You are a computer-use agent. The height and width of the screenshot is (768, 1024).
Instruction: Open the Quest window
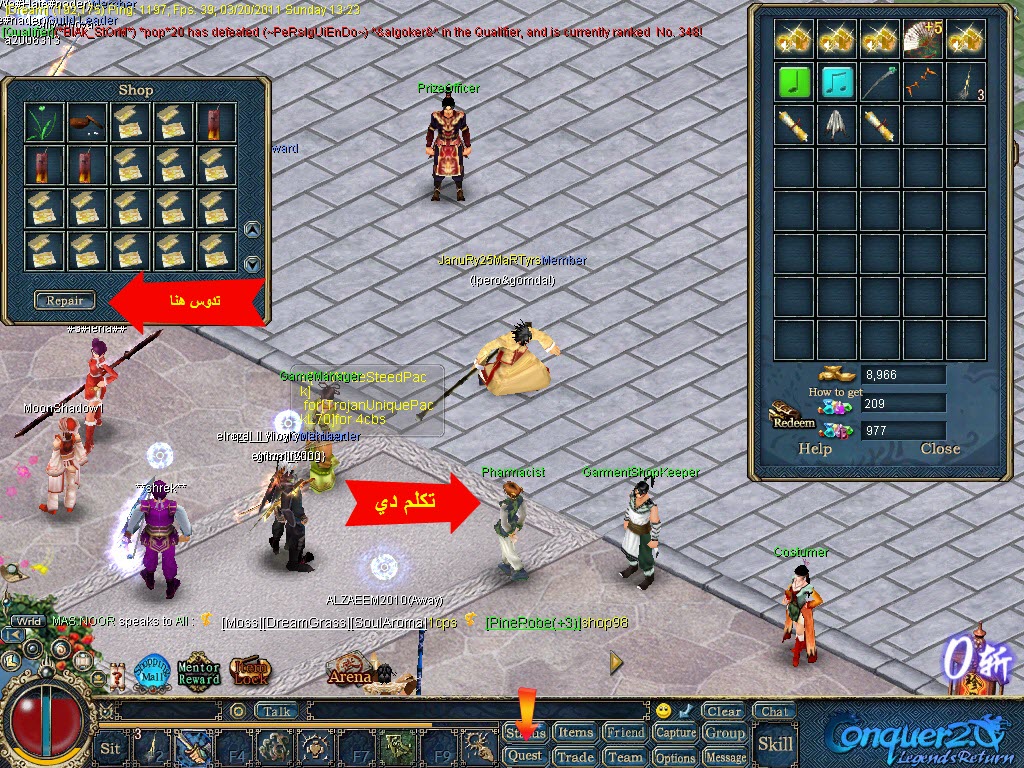coord(525,757)
